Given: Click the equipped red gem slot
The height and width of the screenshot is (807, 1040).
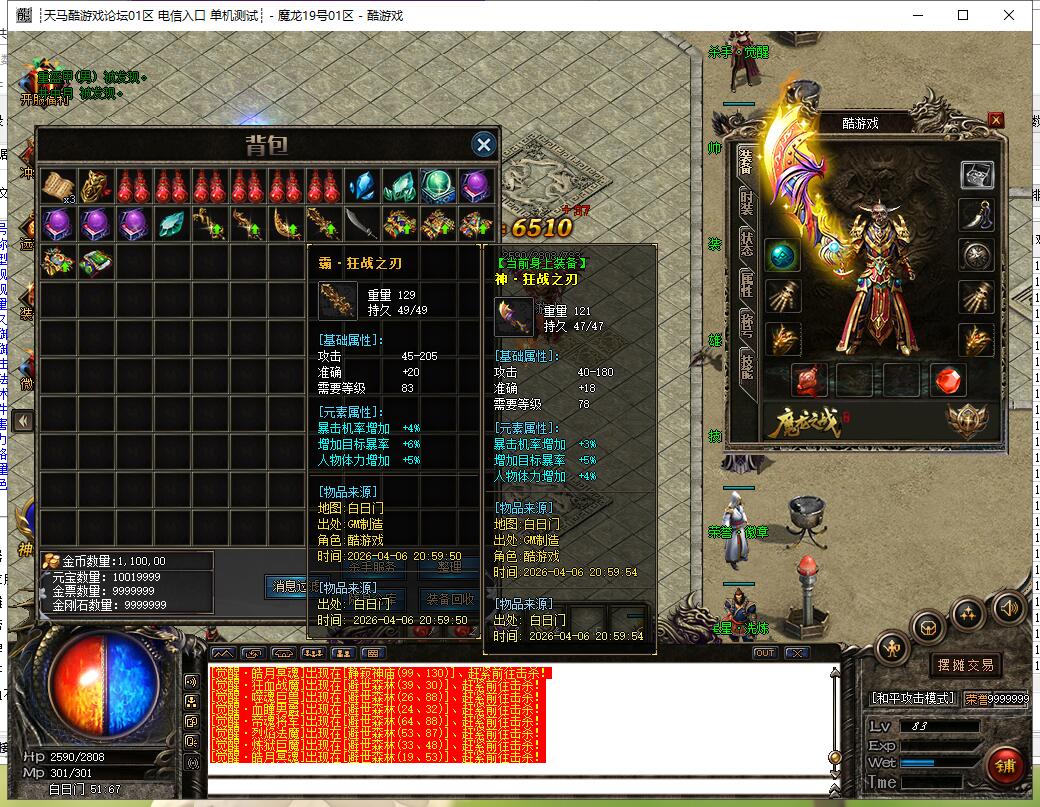Looking at the screenshot, I should [x=949, y=379].
